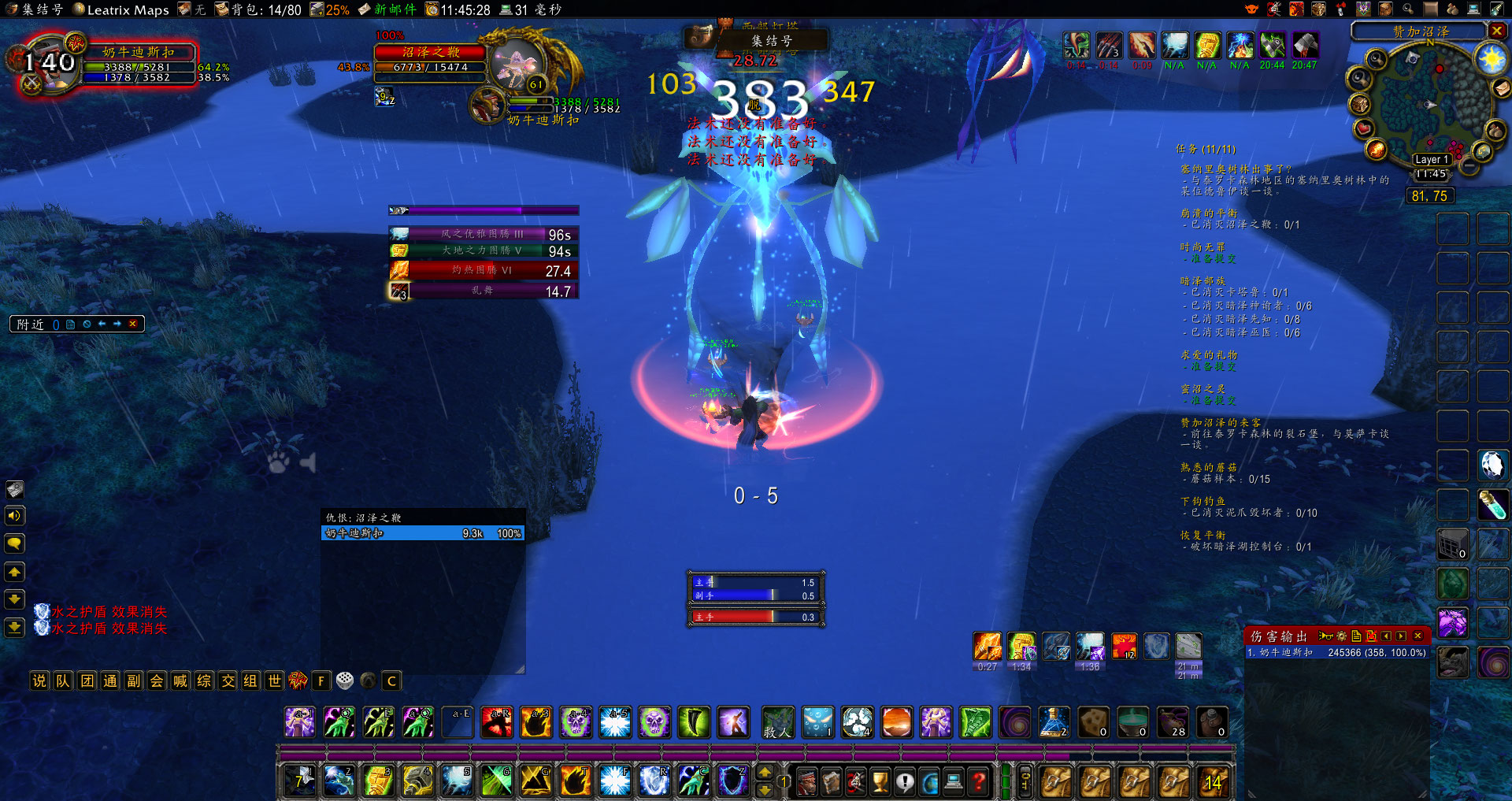Switch to the 队 (Party) chat channel
Image resolution: width=1512 pixels, height=801 pixels.
(x=63, y=680)
